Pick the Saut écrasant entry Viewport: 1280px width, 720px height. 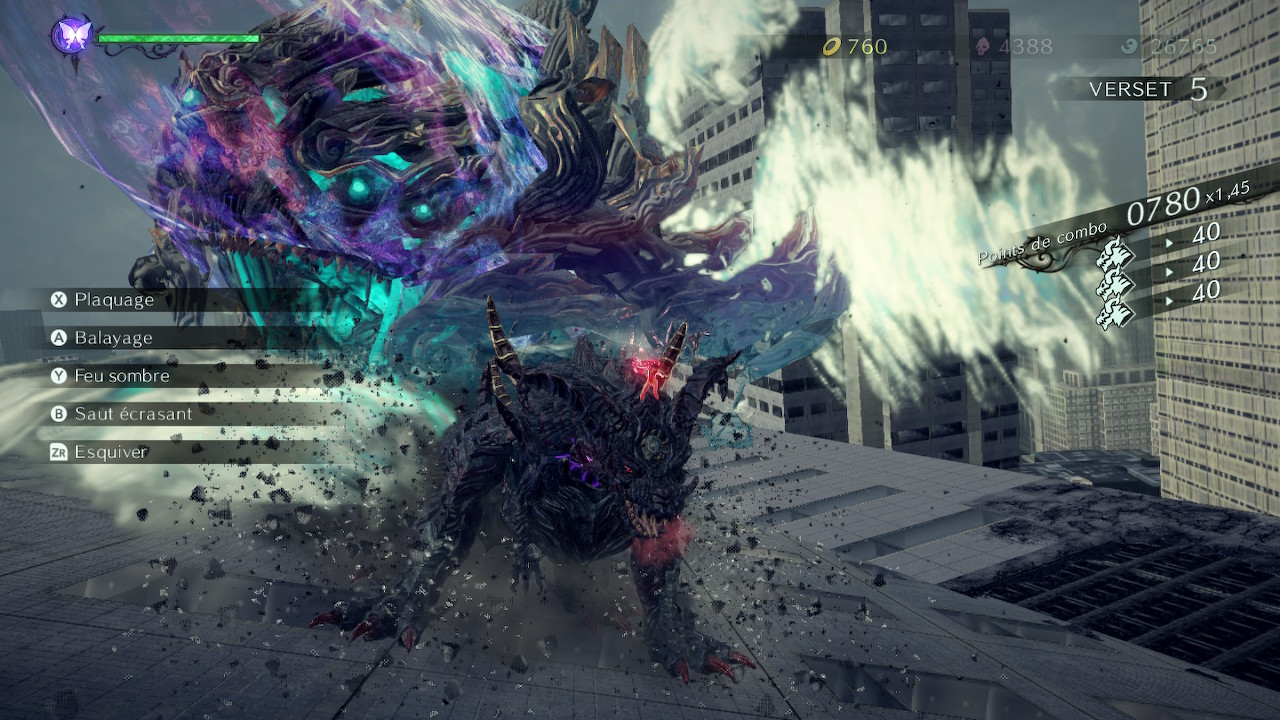point(132,414)
